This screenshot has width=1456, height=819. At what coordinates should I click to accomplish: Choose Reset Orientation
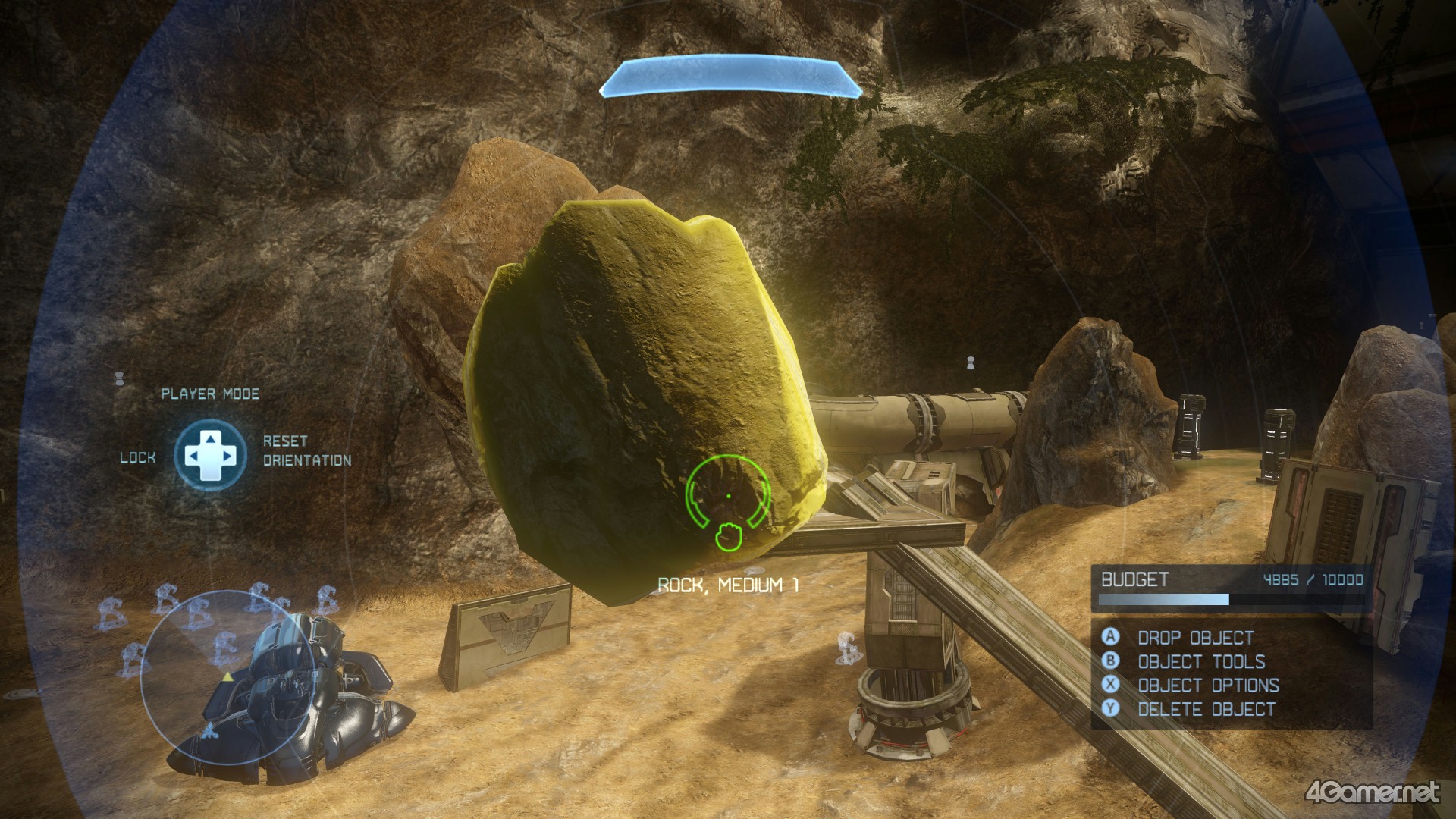click(306, 450)
